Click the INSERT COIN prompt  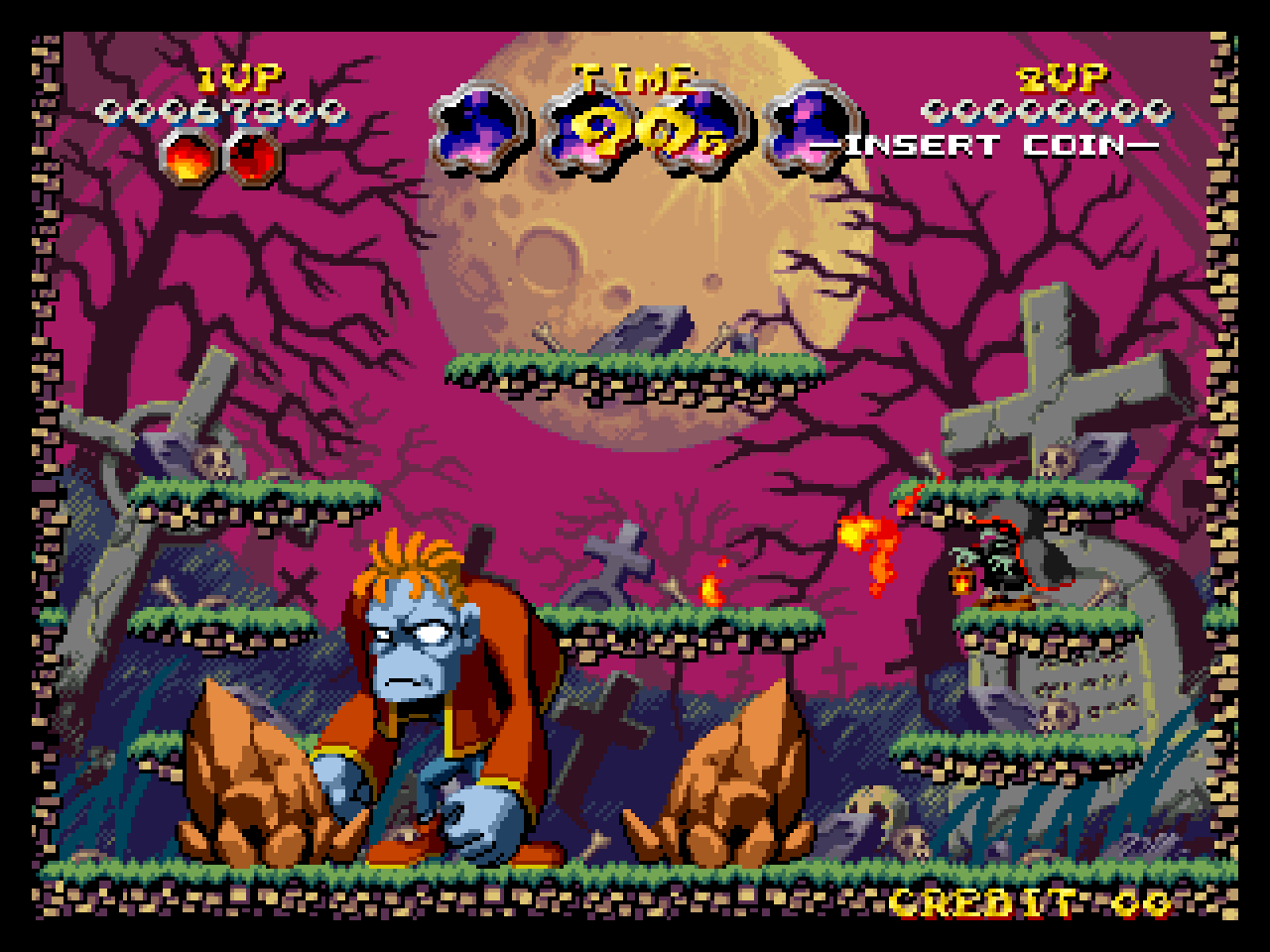(992, 145)
